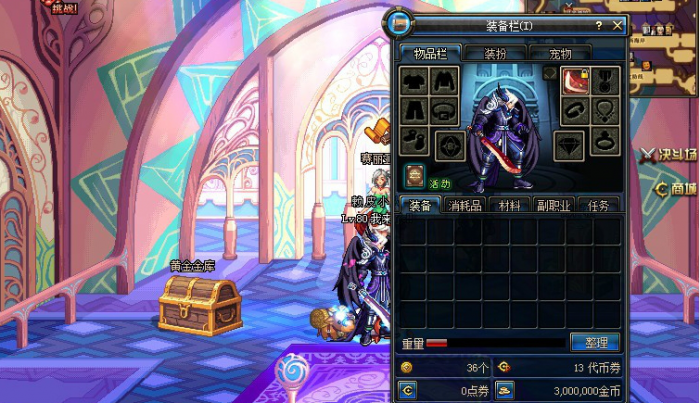The width and height of the screenshot is (700, 403).
Task: Switch to the 材料 inventory tab
Action: pyautogui.click(x=510, y=205)
